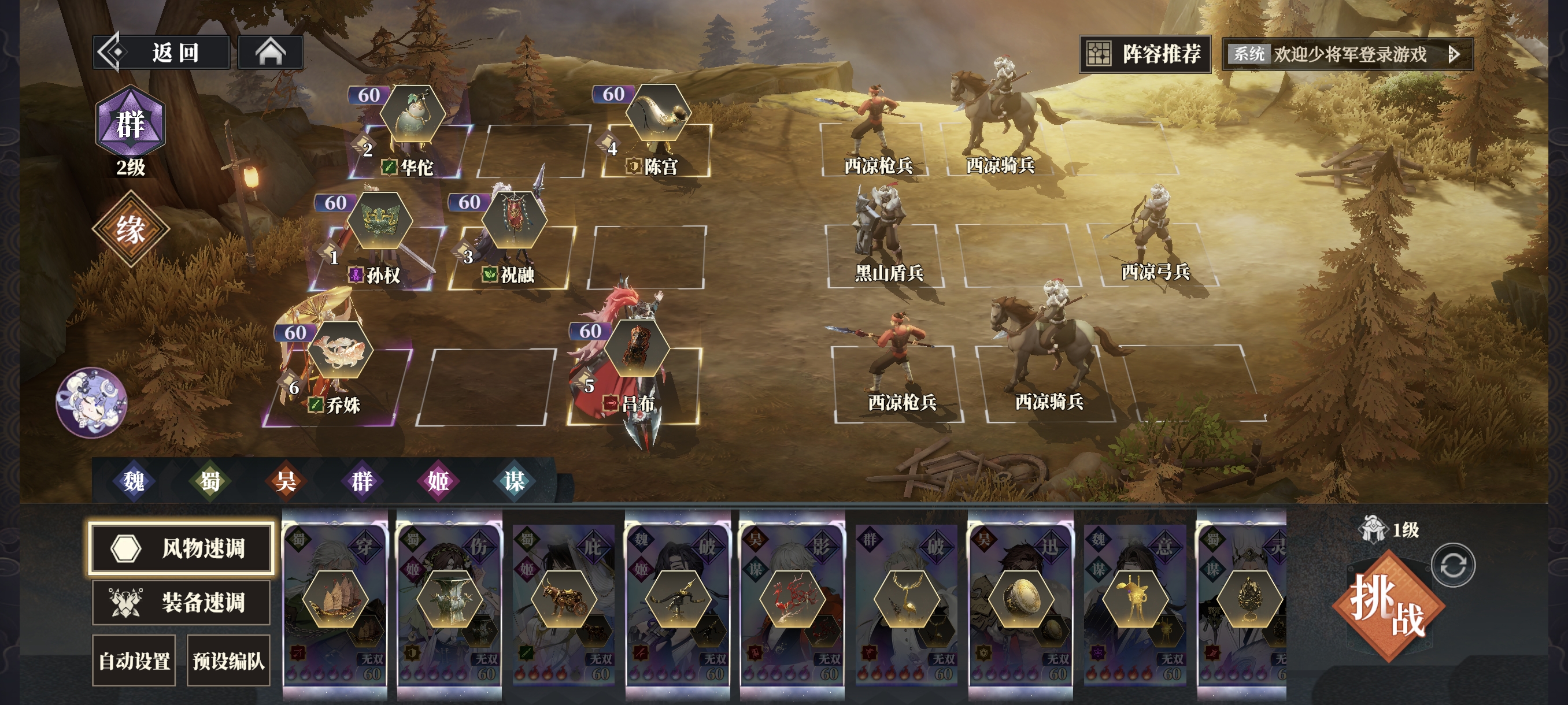Image resolution: width=1568 pixels, height=705 pixels.
Task: Select 风物速调 quick adjust
Action: pos(181,547)
